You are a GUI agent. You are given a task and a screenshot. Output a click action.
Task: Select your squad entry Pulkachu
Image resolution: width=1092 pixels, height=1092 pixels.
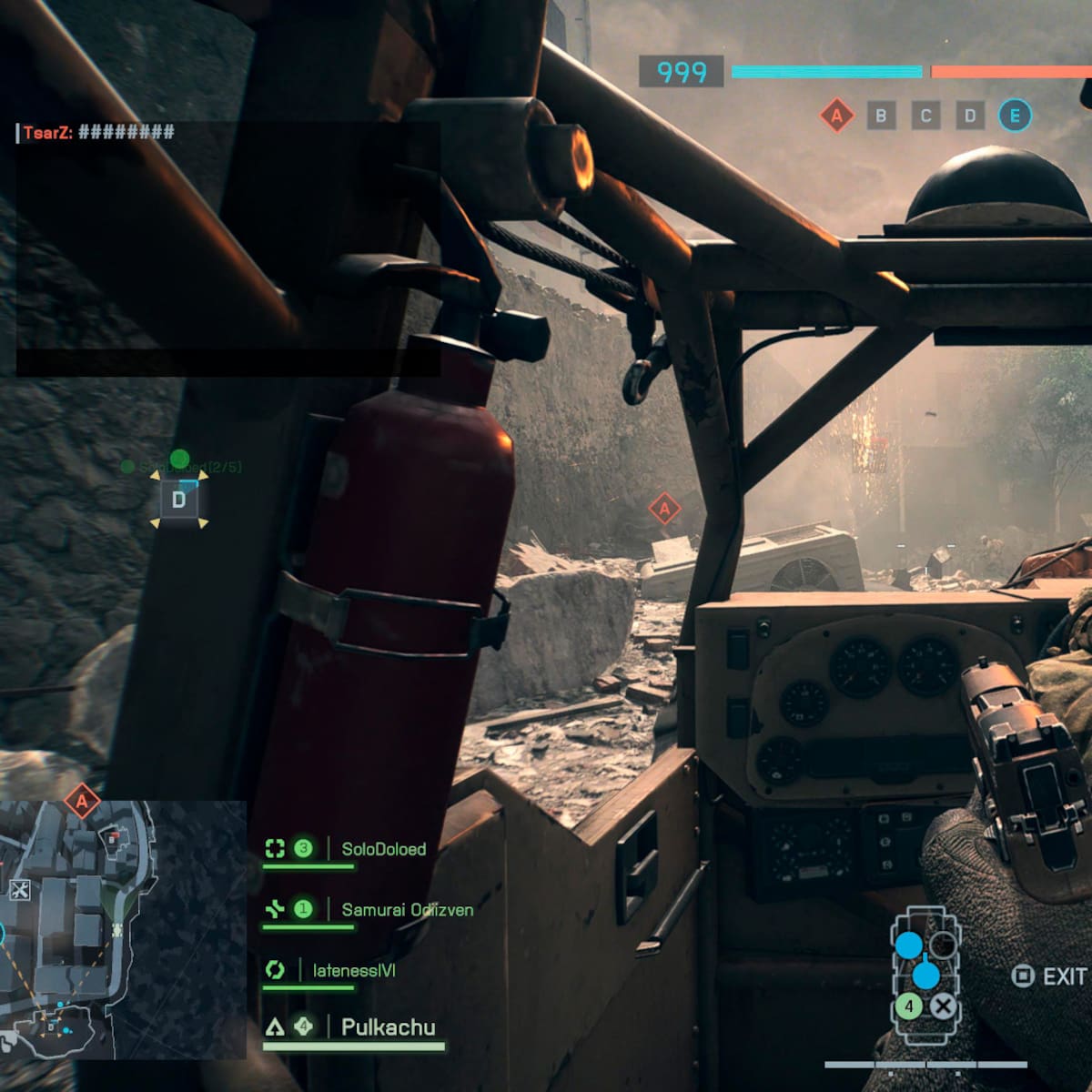click(x=388, y=1027)
